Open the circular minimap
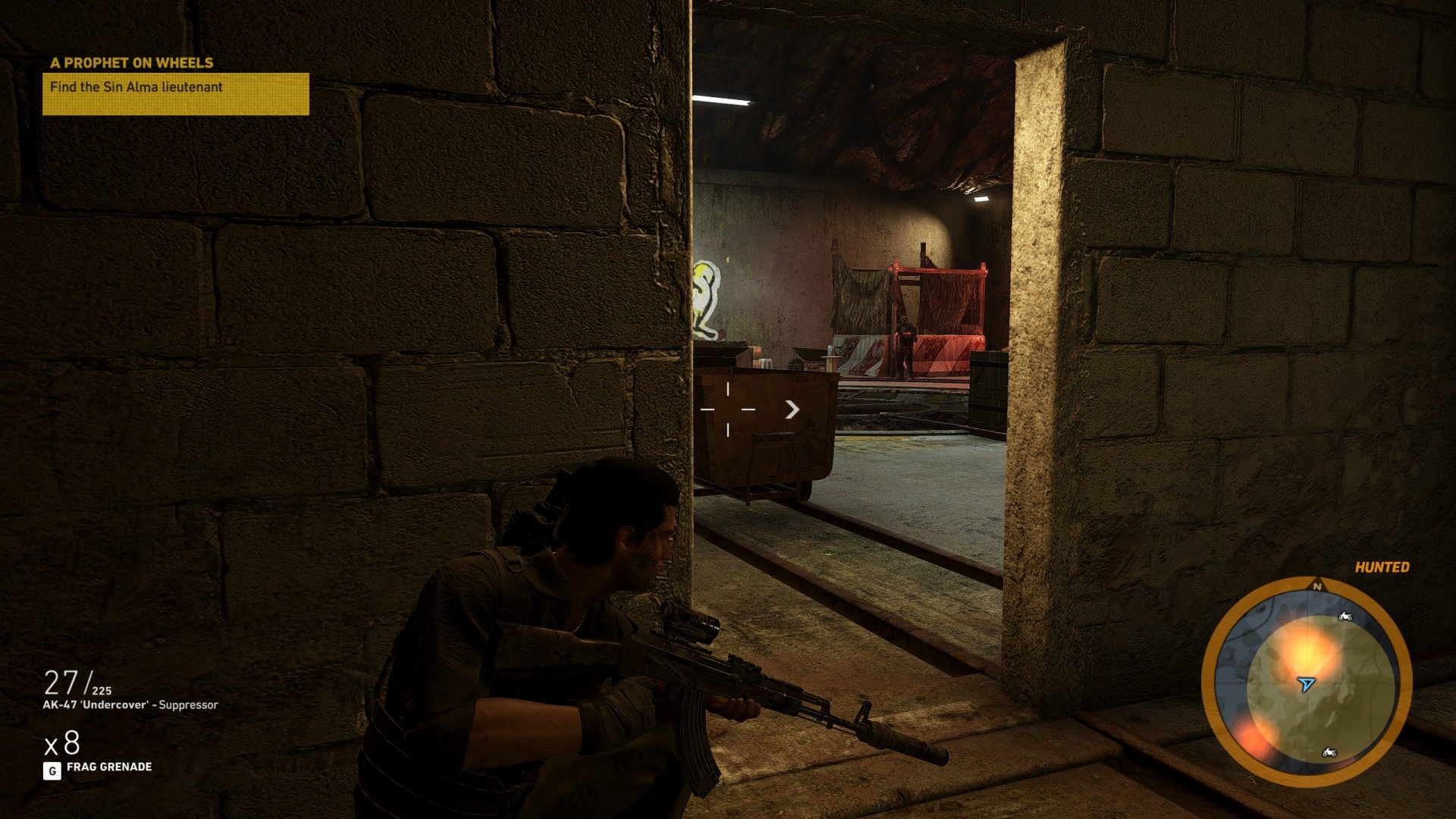 pos(1306,681)
